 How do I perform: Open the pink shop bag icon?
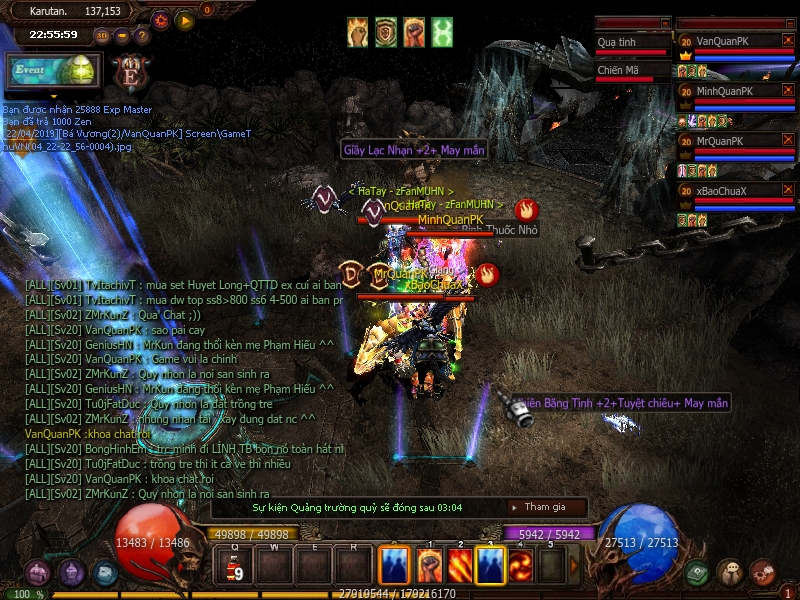coord(38,573)
